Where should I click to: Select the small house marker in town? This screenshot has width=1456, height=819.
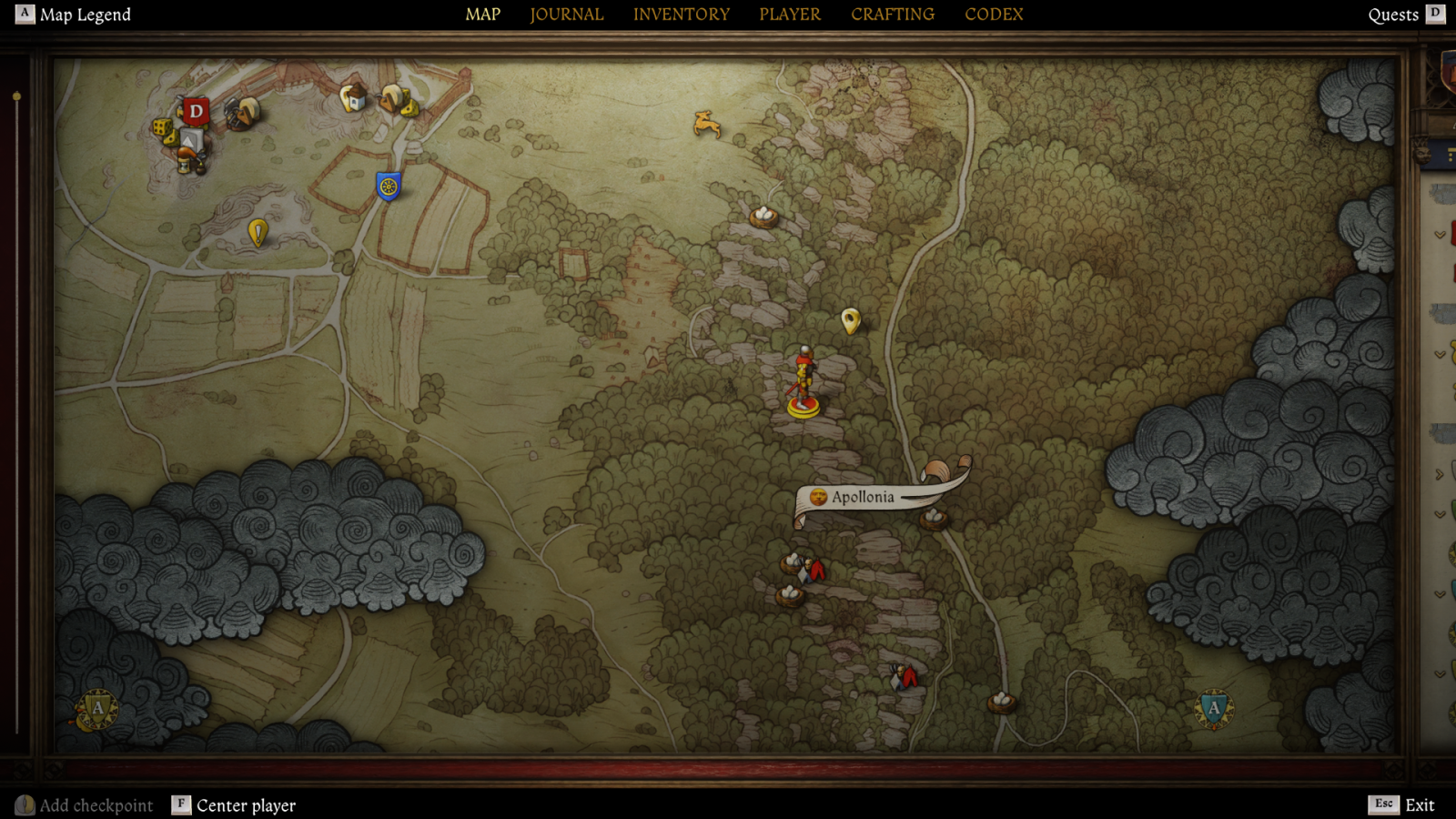(353, 96)
